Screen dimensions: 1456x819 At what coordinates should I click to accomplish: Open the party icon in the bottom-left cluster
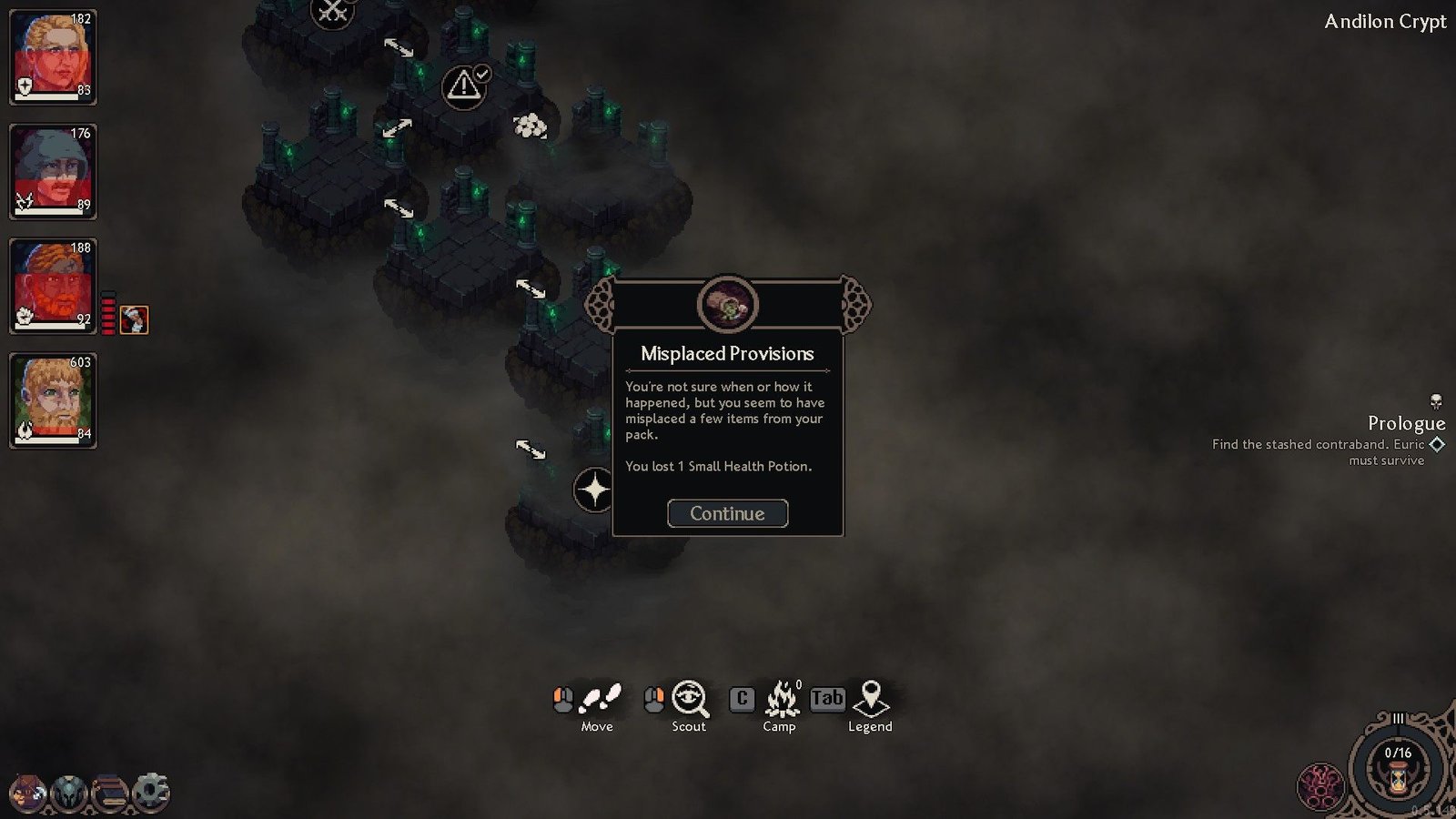point(28,793)
